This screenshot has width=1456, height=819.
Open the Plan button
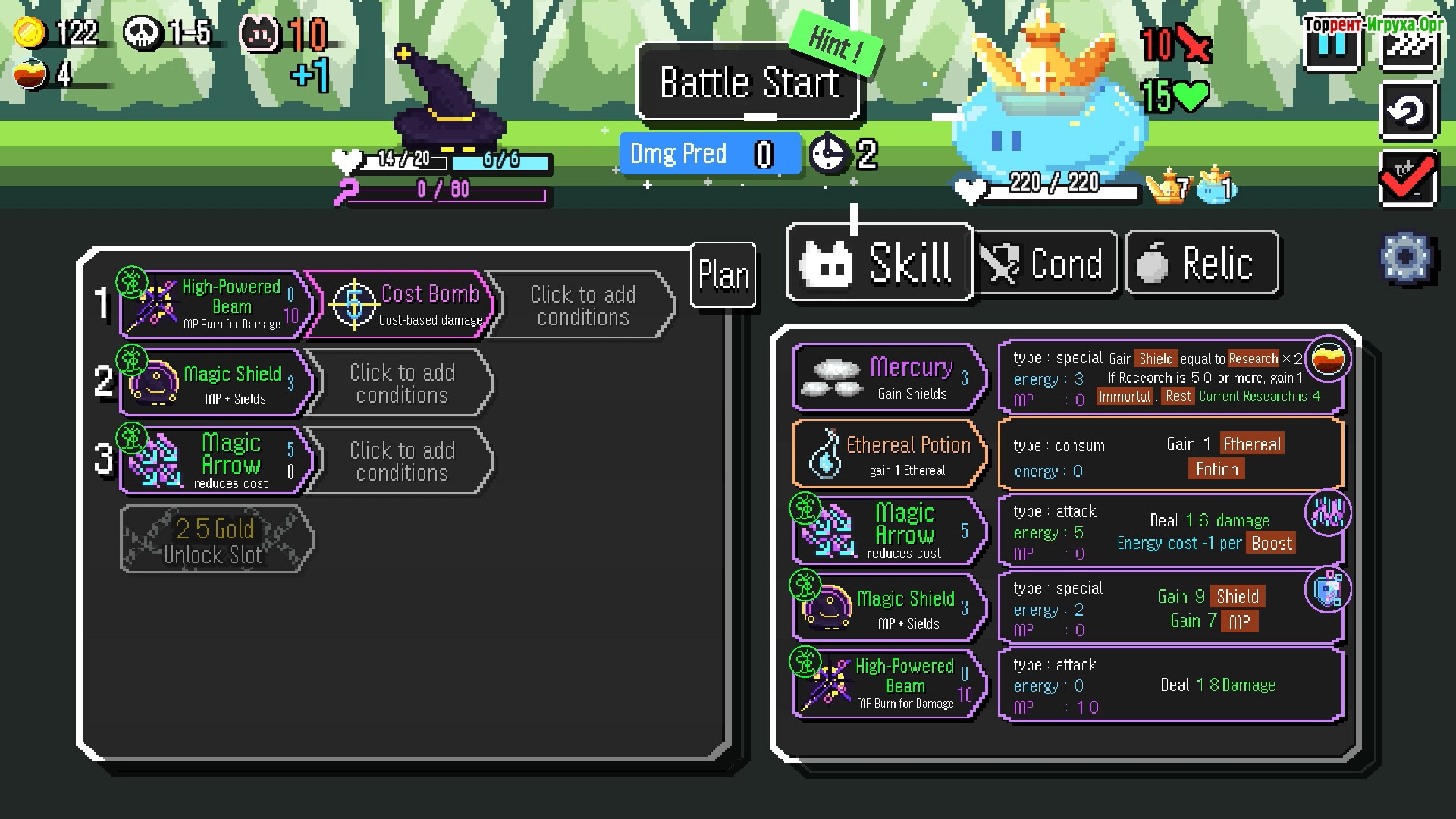pos(723,275)
